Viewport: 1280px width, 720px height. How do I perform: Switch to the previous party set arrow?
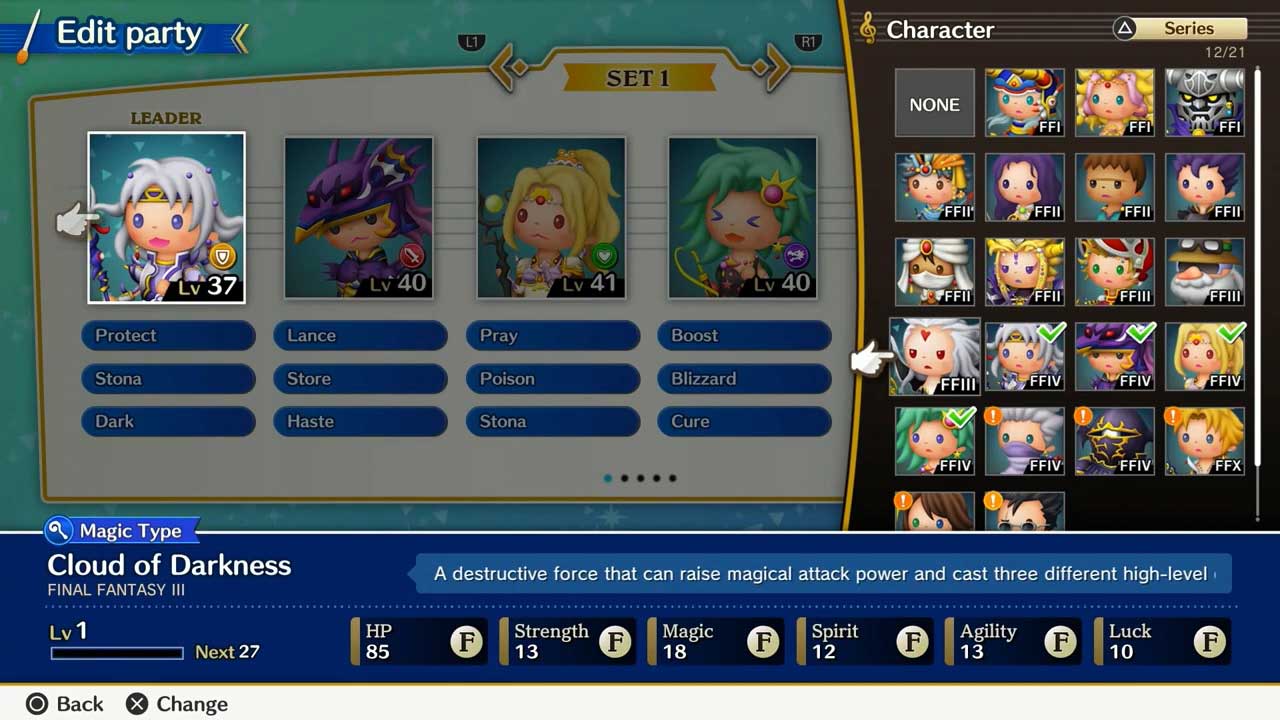(509, 68)
